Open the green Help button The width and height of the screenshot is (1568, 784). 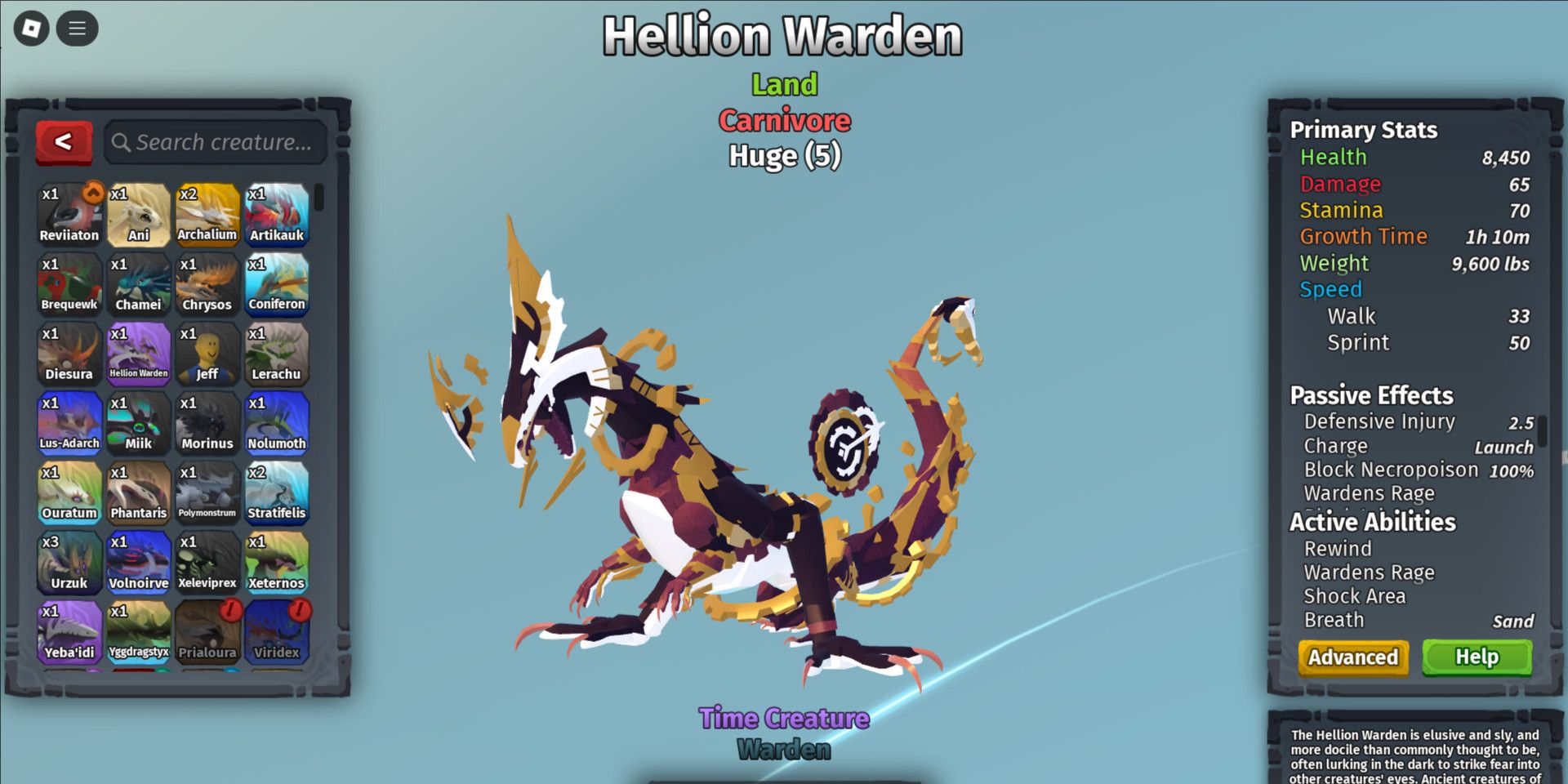(1477, 657)
